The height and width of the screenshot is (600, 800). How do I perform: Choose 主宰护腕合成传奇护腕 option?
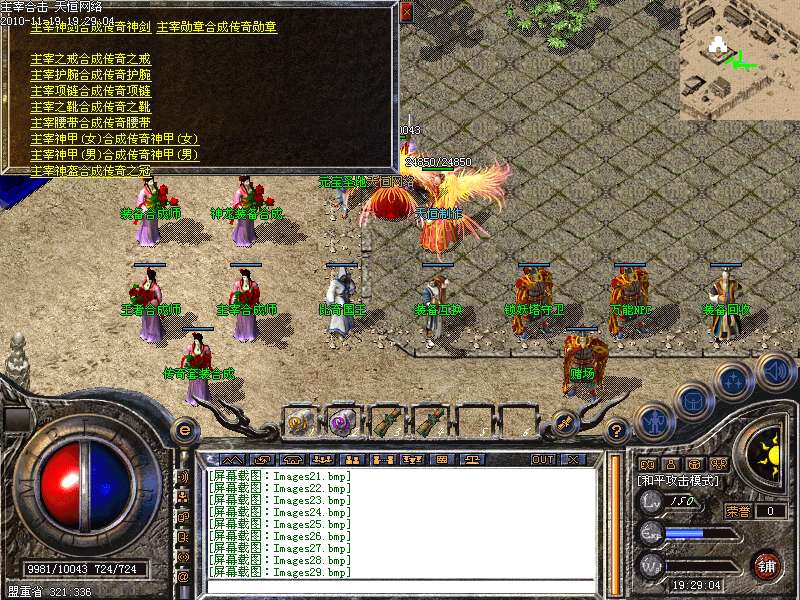coord(90,75)
